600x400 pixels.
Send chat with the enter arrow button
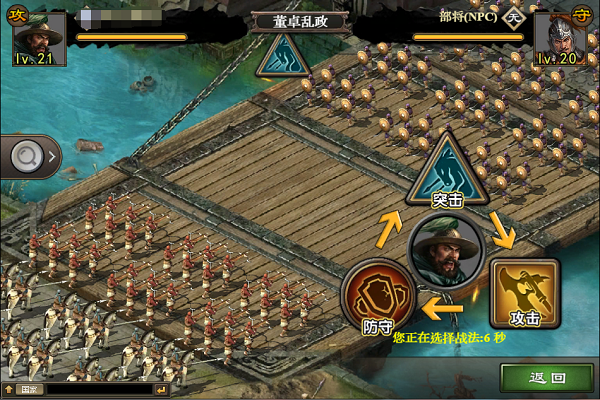tap(161, 389)
